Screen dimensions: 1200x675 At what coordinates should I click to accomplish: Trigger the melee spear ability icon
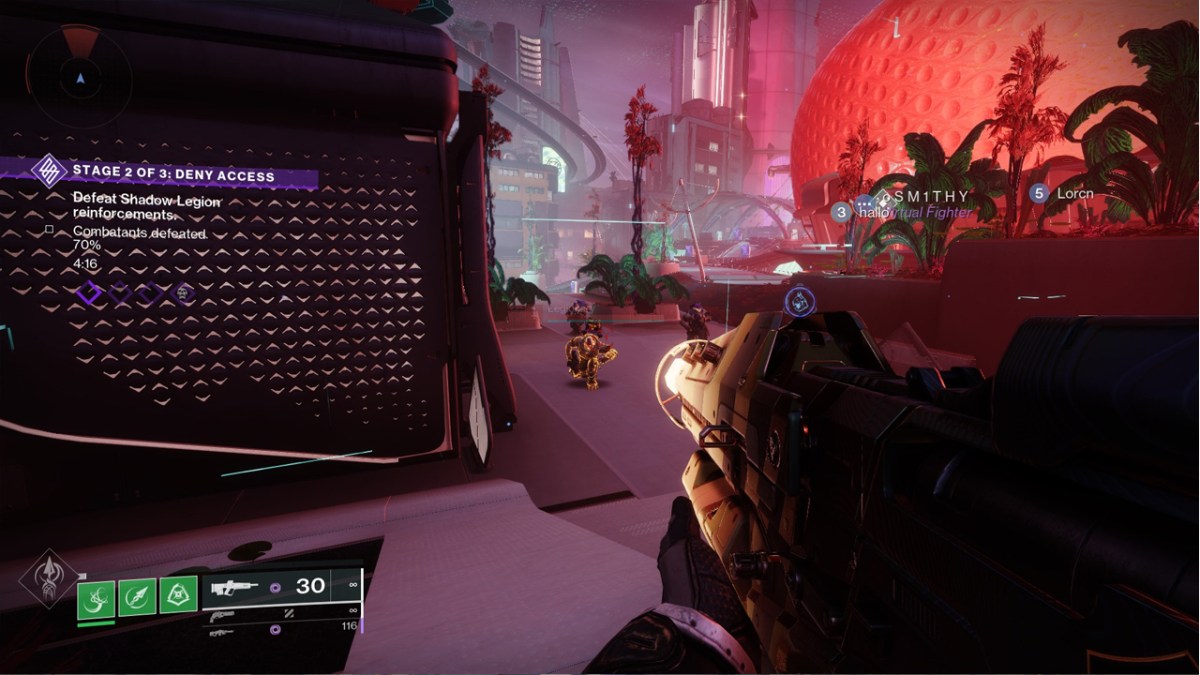tap(137, 597)
